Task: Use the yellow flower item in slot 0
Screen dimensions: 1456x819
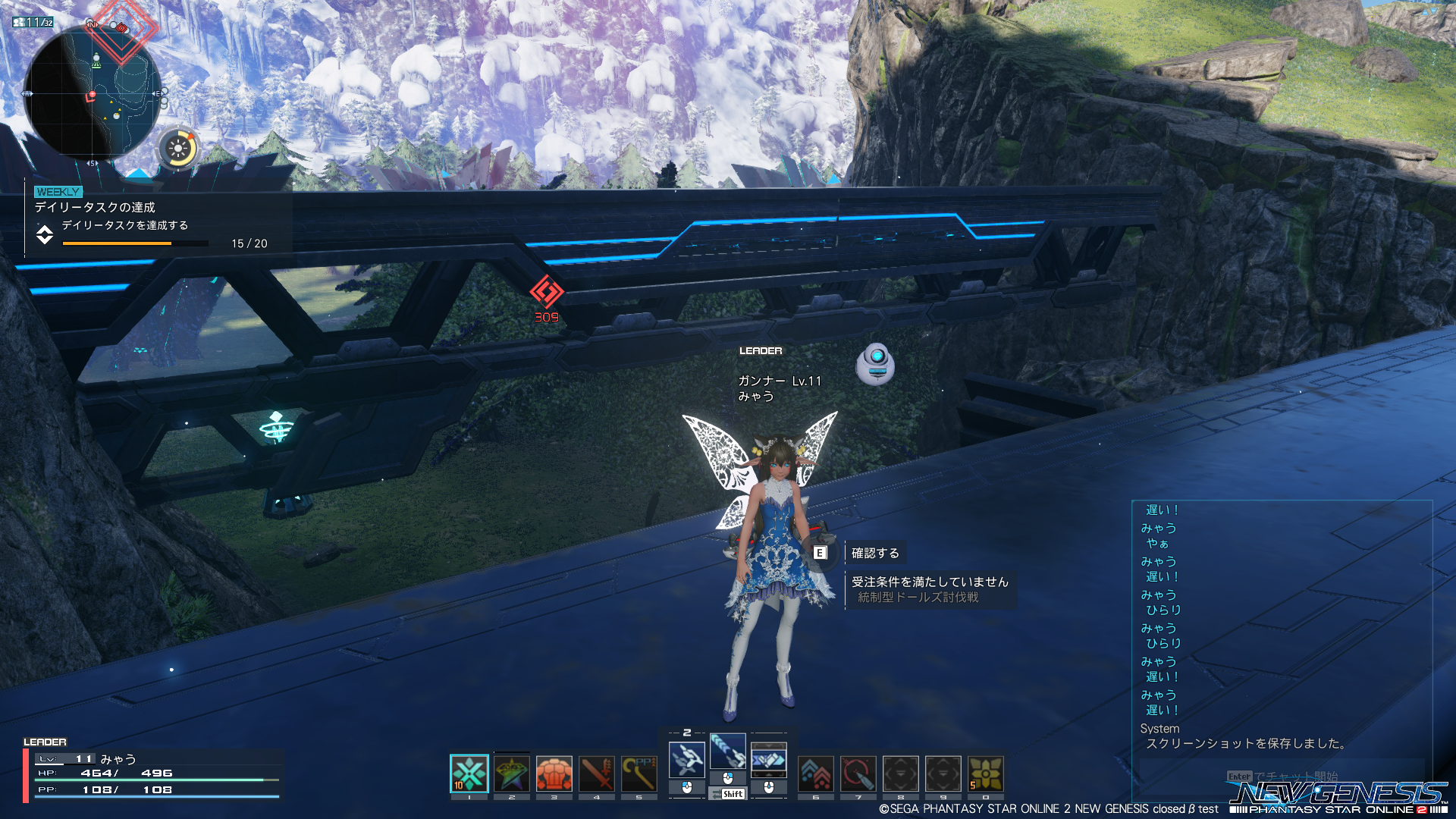Action: click(x=986, y=774)
